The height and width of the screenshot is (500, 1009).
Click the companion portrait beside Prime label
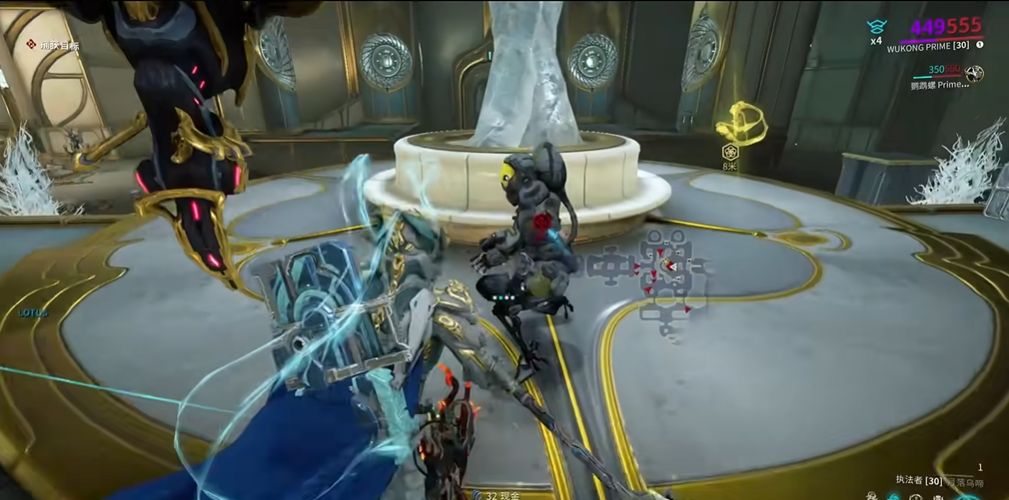pos(974,73)
